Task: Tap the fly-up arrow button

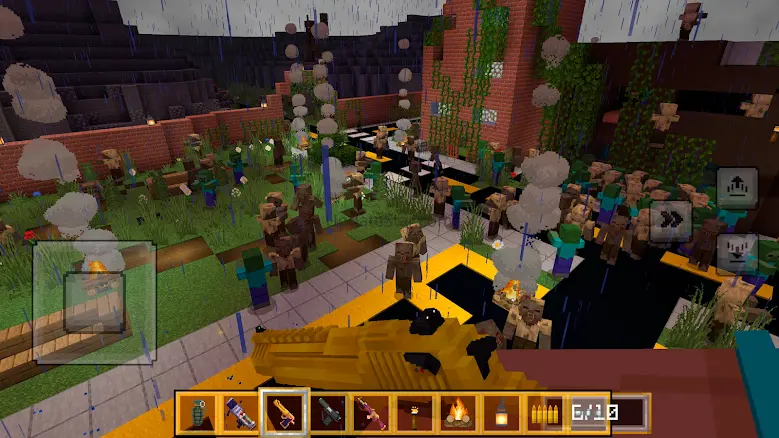Action: [x=736, y=187]
